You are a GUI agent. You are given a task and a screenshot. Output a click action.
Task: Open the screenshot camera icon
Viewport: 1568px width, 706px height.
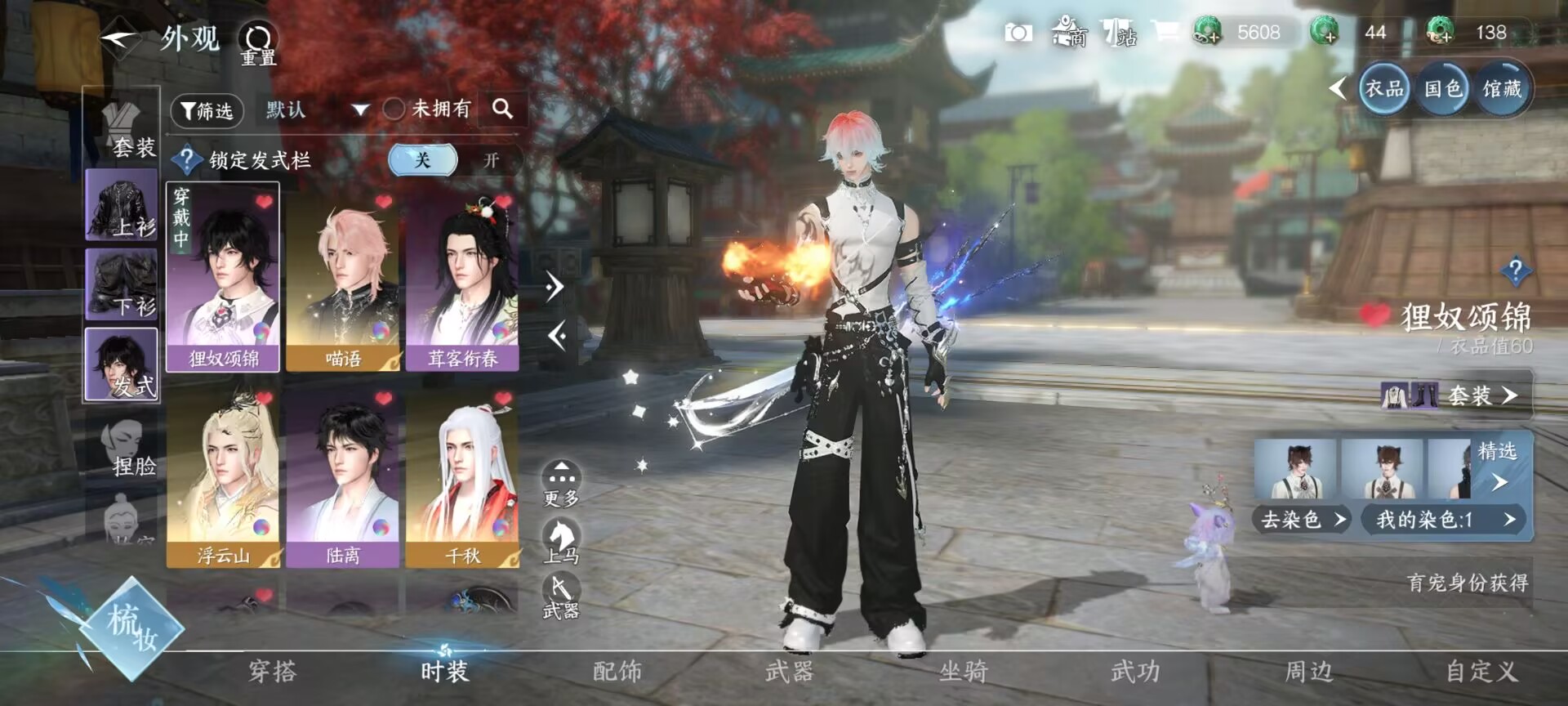[x=1017, y=34]
